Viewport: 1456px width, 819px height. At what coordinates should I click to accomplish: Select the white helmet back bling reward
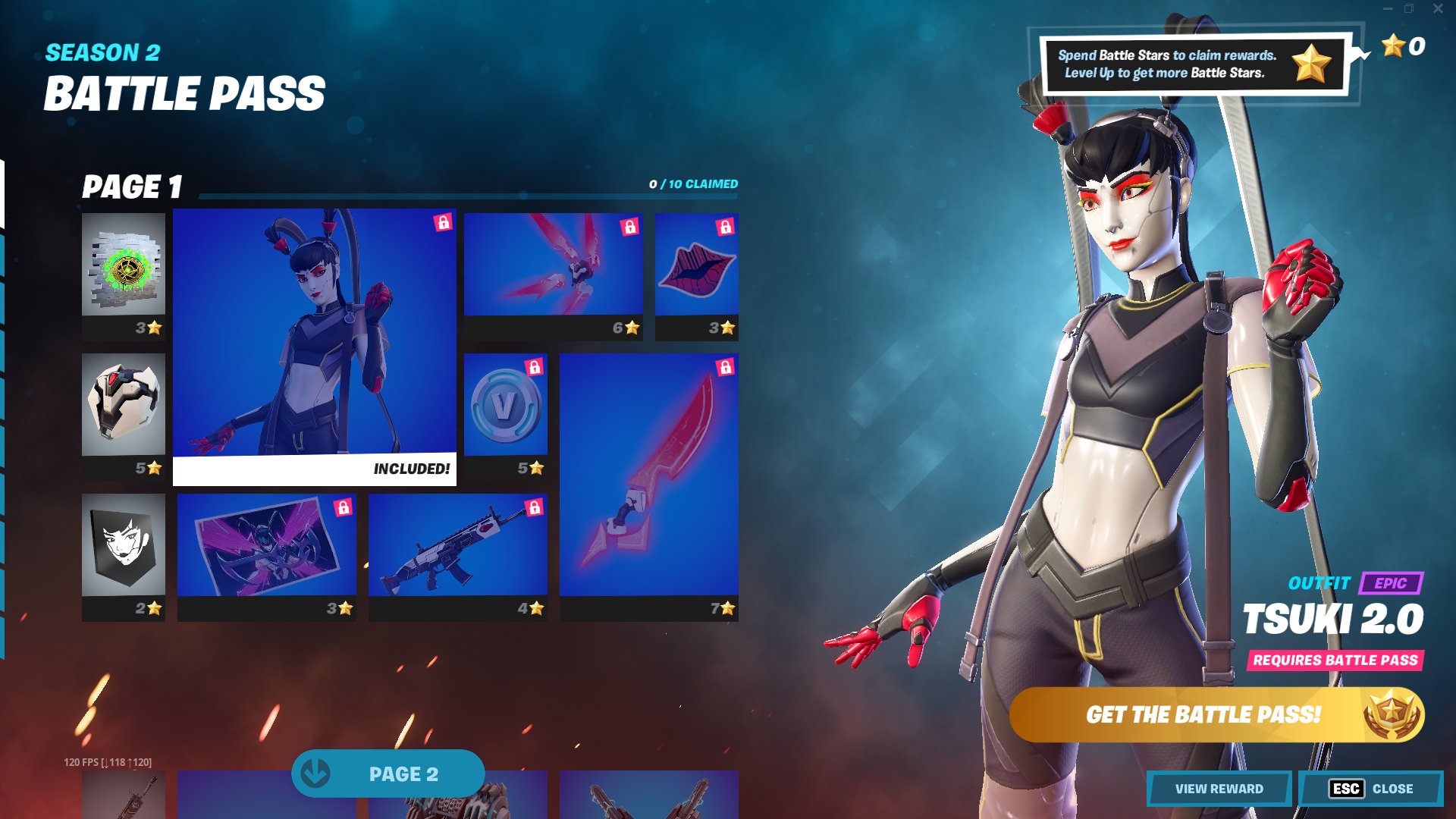pos(124,409)
